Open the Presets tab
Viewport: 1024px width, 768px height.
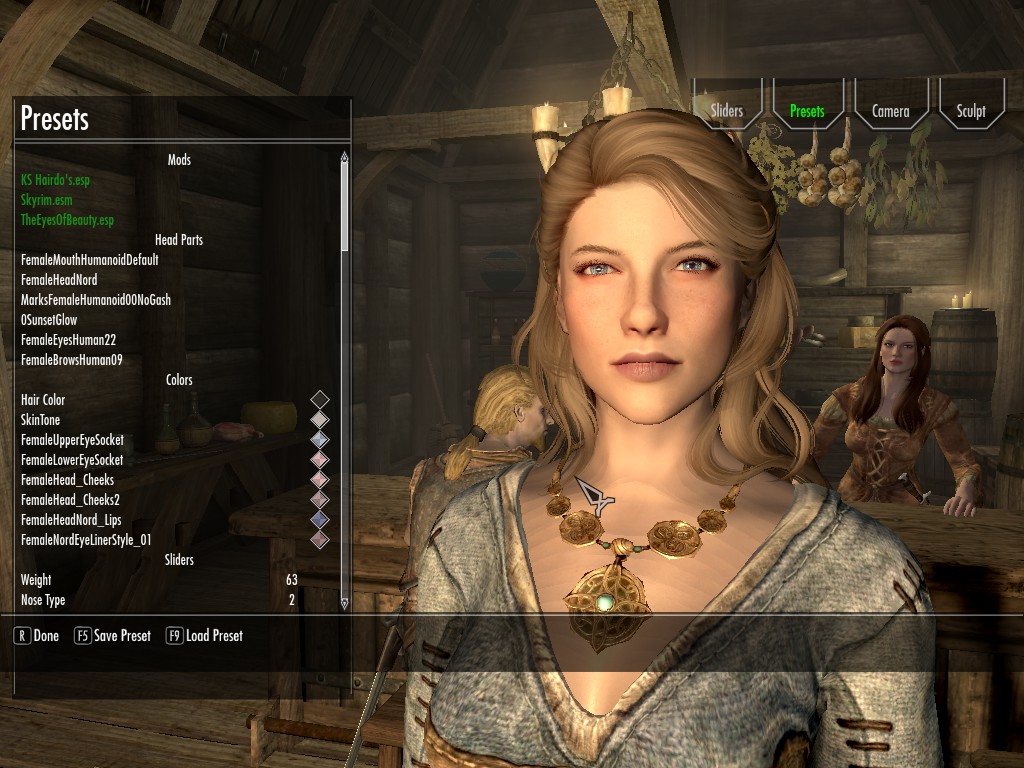807,111
